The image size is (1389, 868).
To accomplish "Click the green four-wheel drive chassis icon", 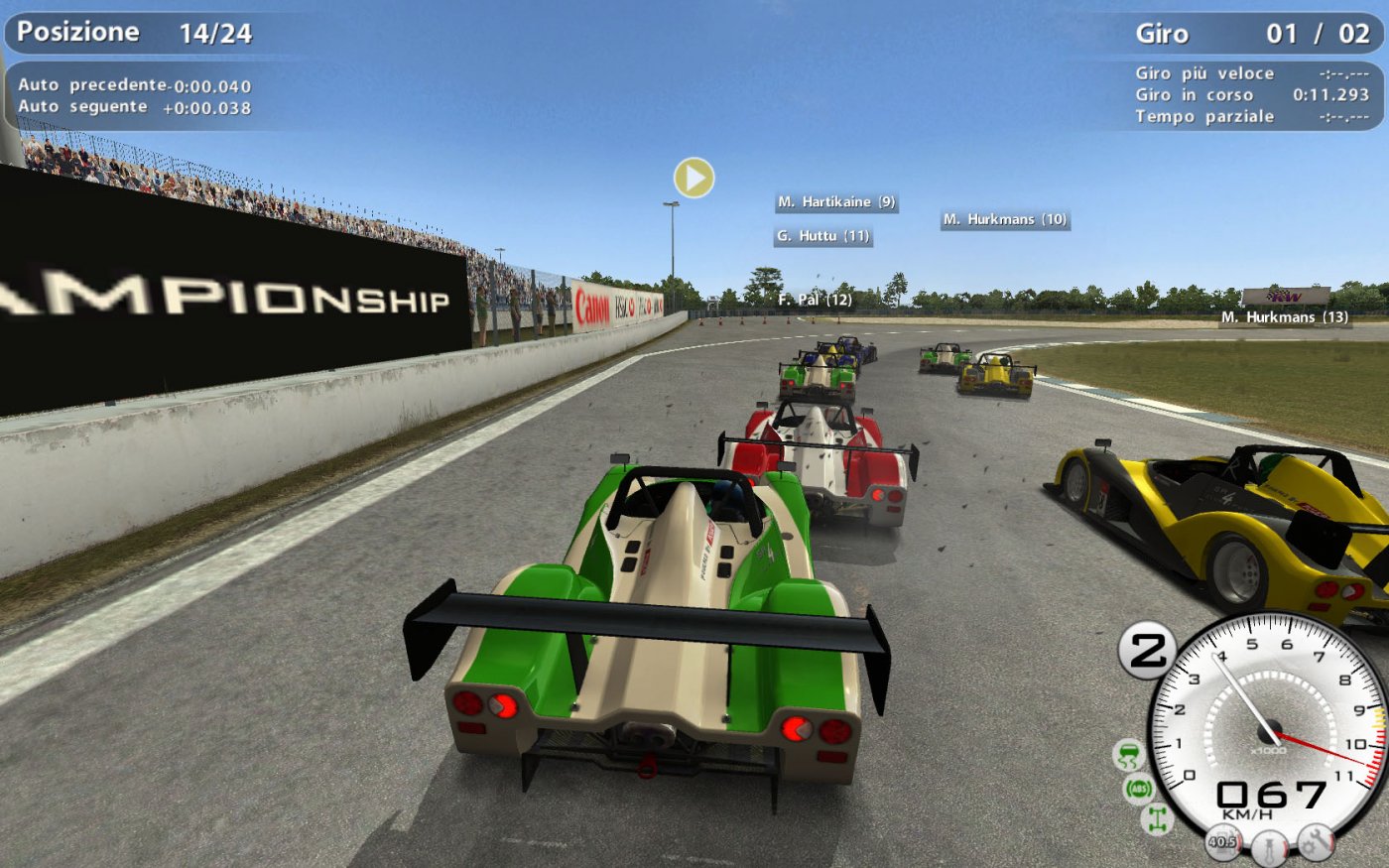I will pos(1155,818).
